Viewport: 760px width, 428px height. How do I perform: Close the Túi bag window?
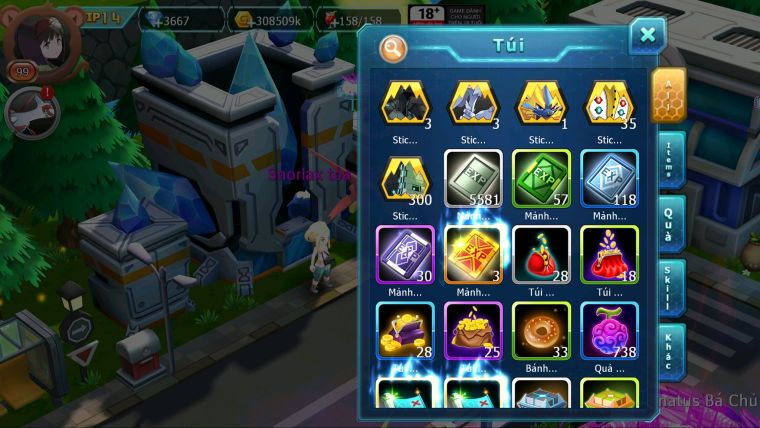pos(647,36)
